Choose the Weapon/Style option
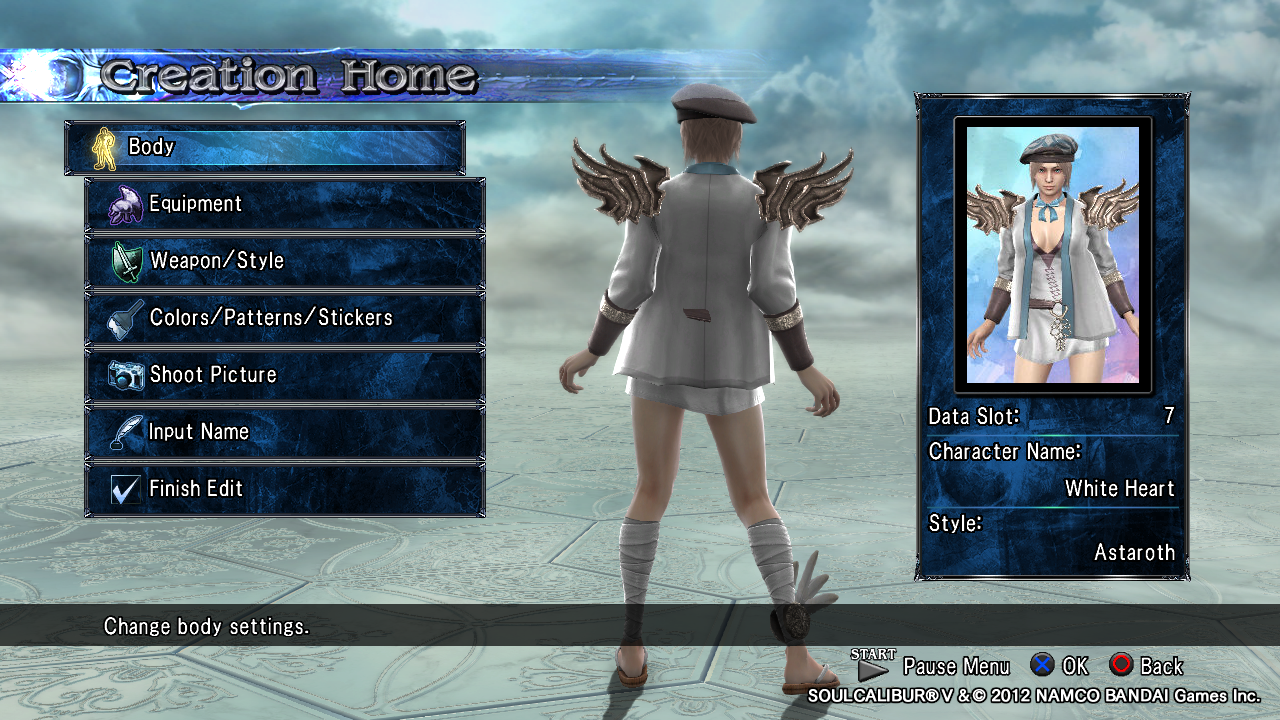 coord(285,261)
